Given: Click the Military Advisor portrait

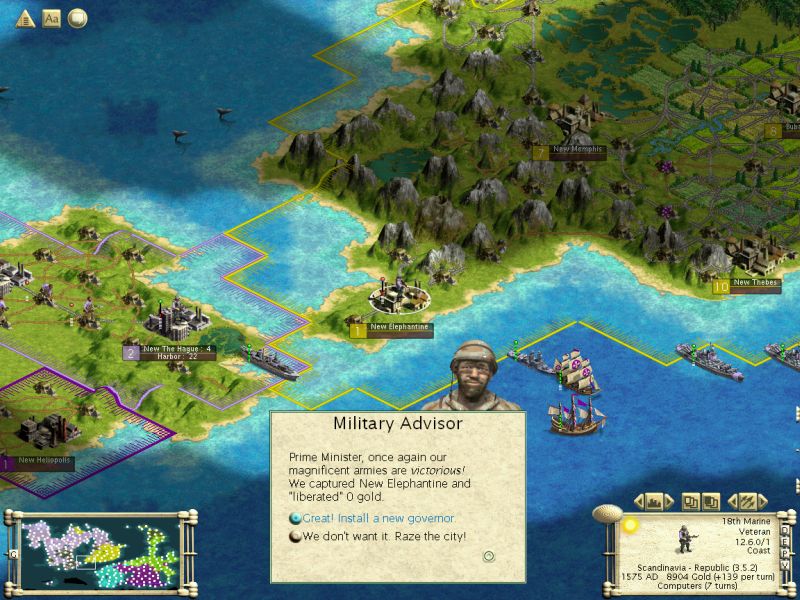Looking at the screenshot, I should click(474, 374).
